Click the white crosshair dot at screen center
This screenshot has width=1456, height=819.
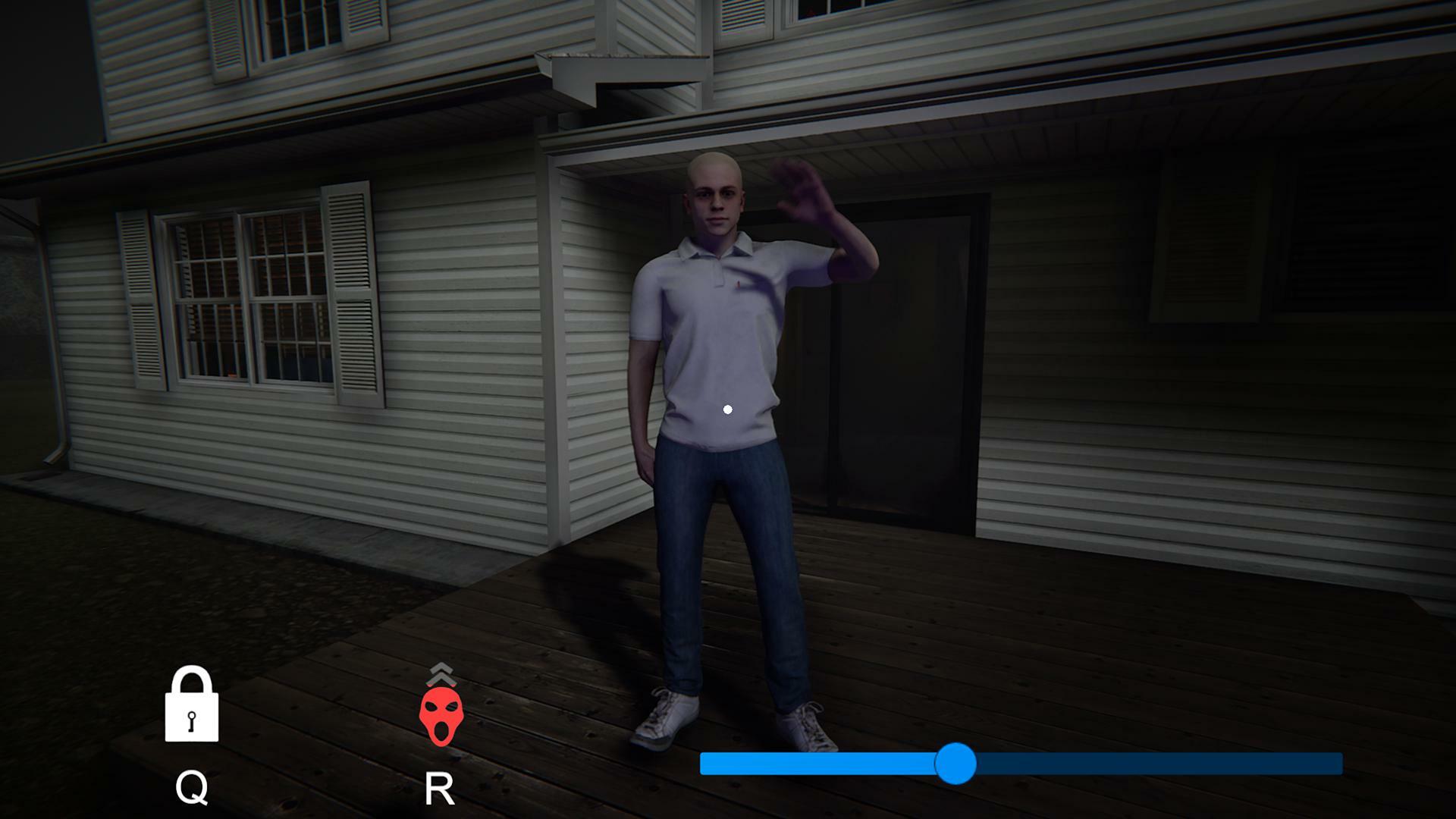[729, 409]
